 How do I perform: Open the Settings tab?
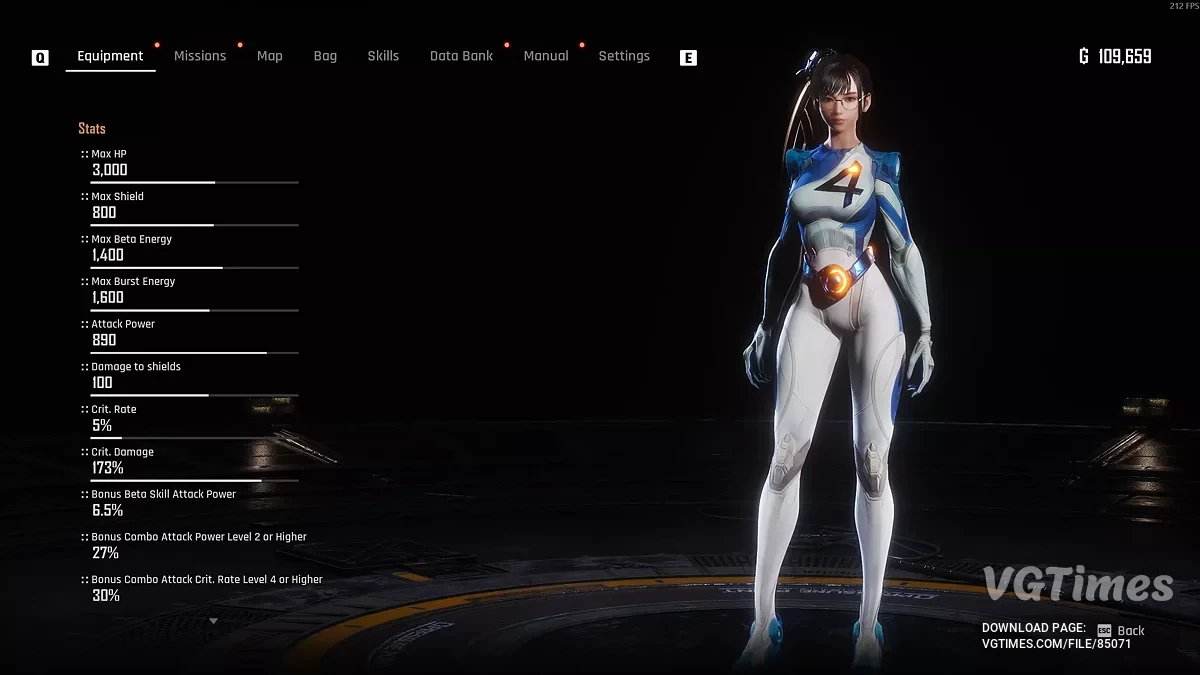tap(624, 56)
